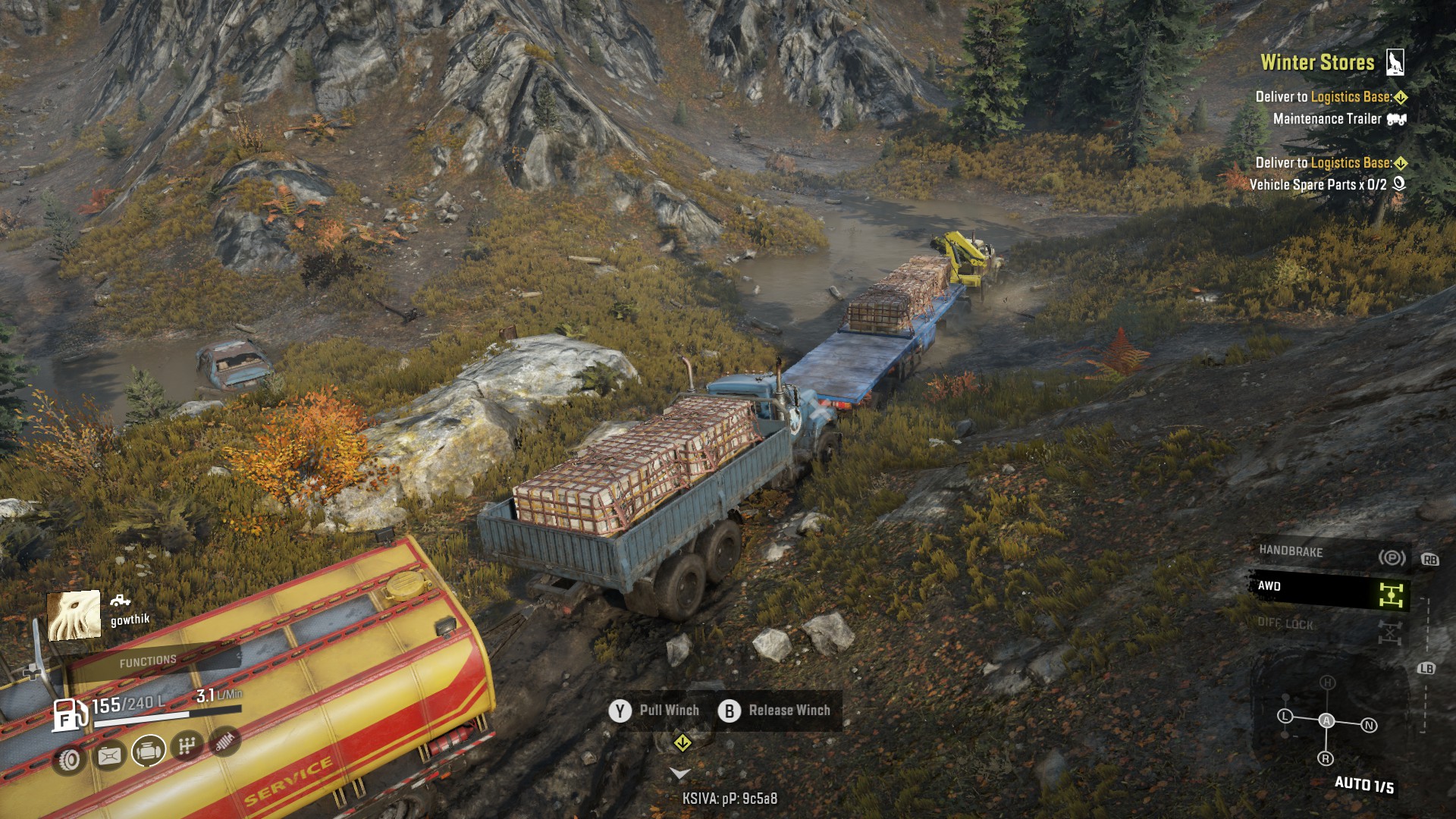Select High gear on the gearbox
The width and height of the screenshot is (1456, 819).
coord(1327,682)
